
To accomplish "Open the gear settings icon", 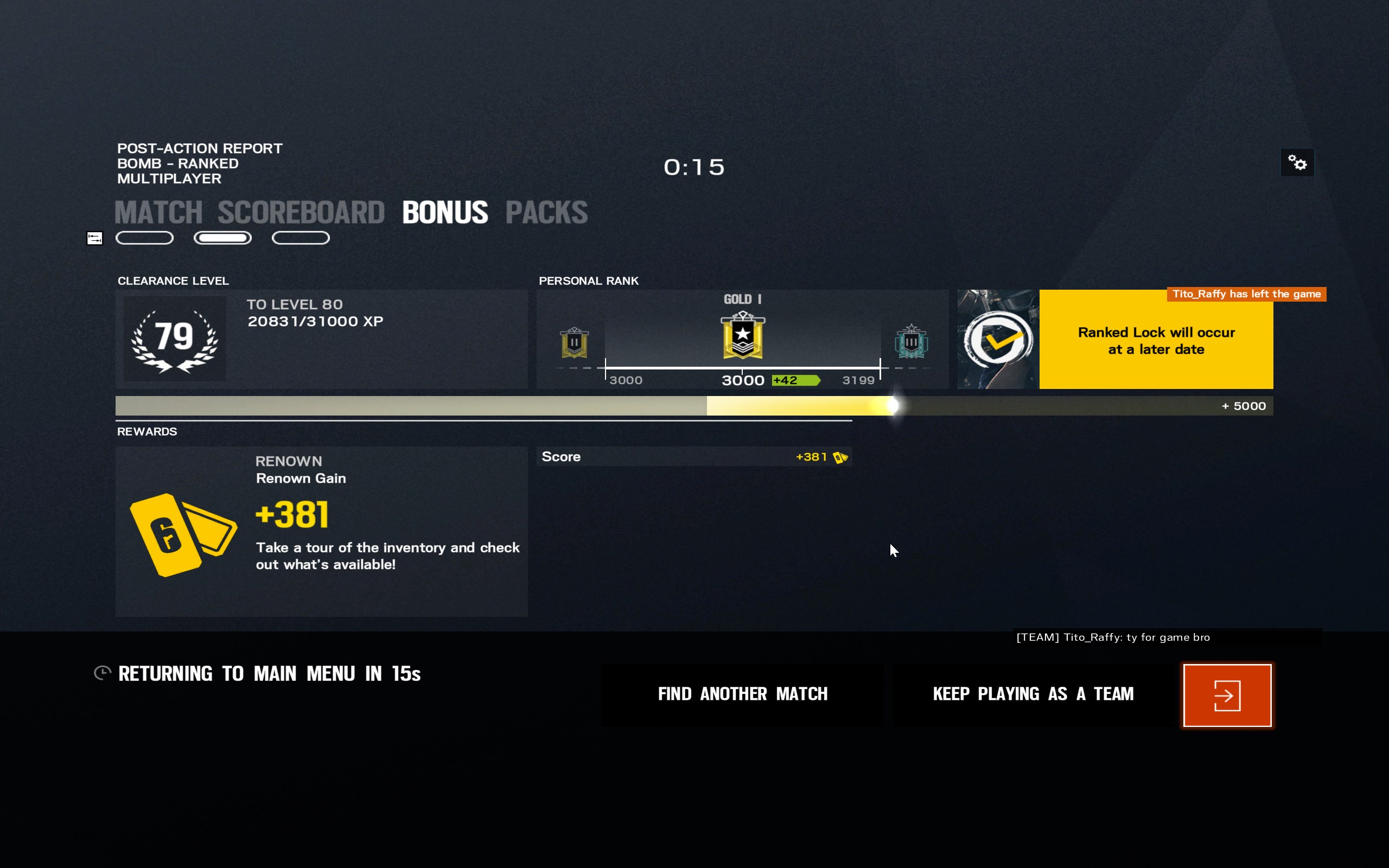I will coord(1297,162).
